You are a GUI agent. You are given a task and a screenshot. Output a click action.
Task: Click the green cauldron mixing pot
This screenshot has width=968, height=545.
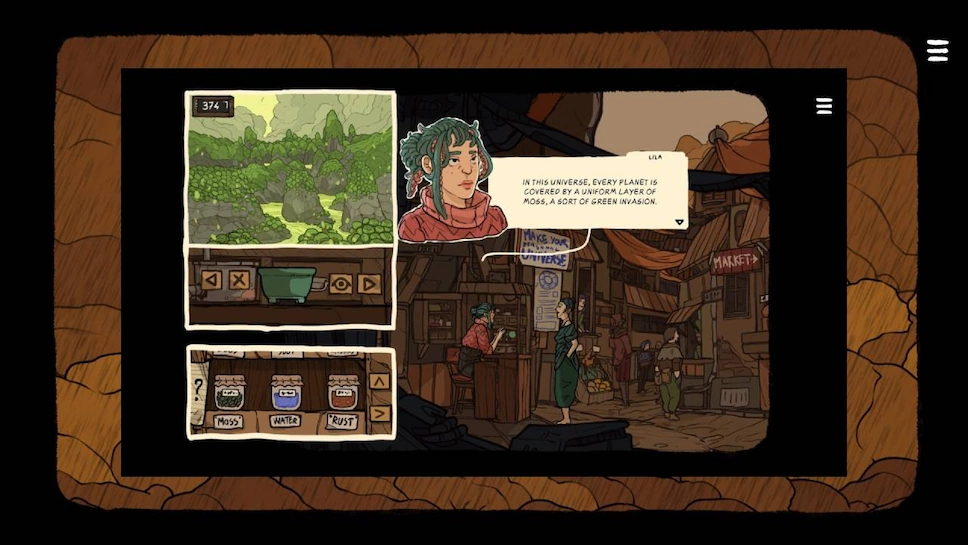click(287, 283)
